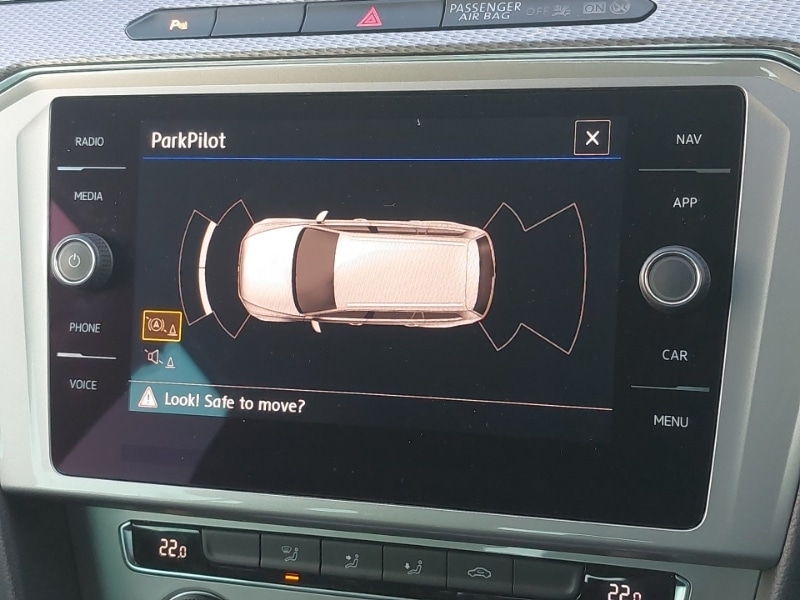This screenshot has width=800, height=600.
Task: Switch to MEDIA
Action: click(88, 196)
